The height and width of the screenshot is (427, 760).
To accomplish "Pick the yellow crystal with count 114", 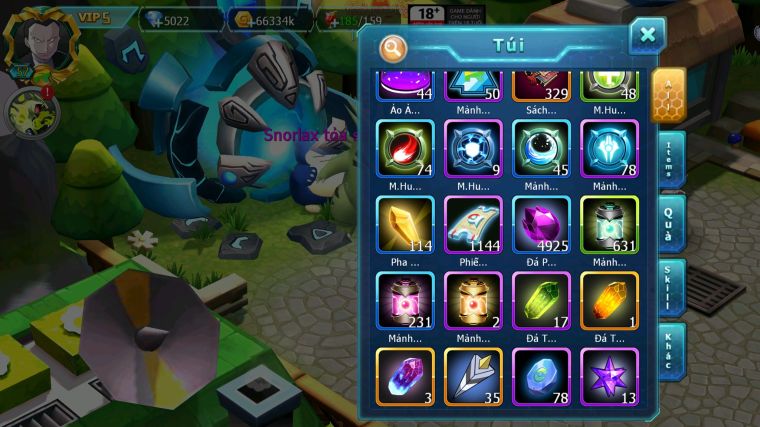I will click(x=405, y=224).
